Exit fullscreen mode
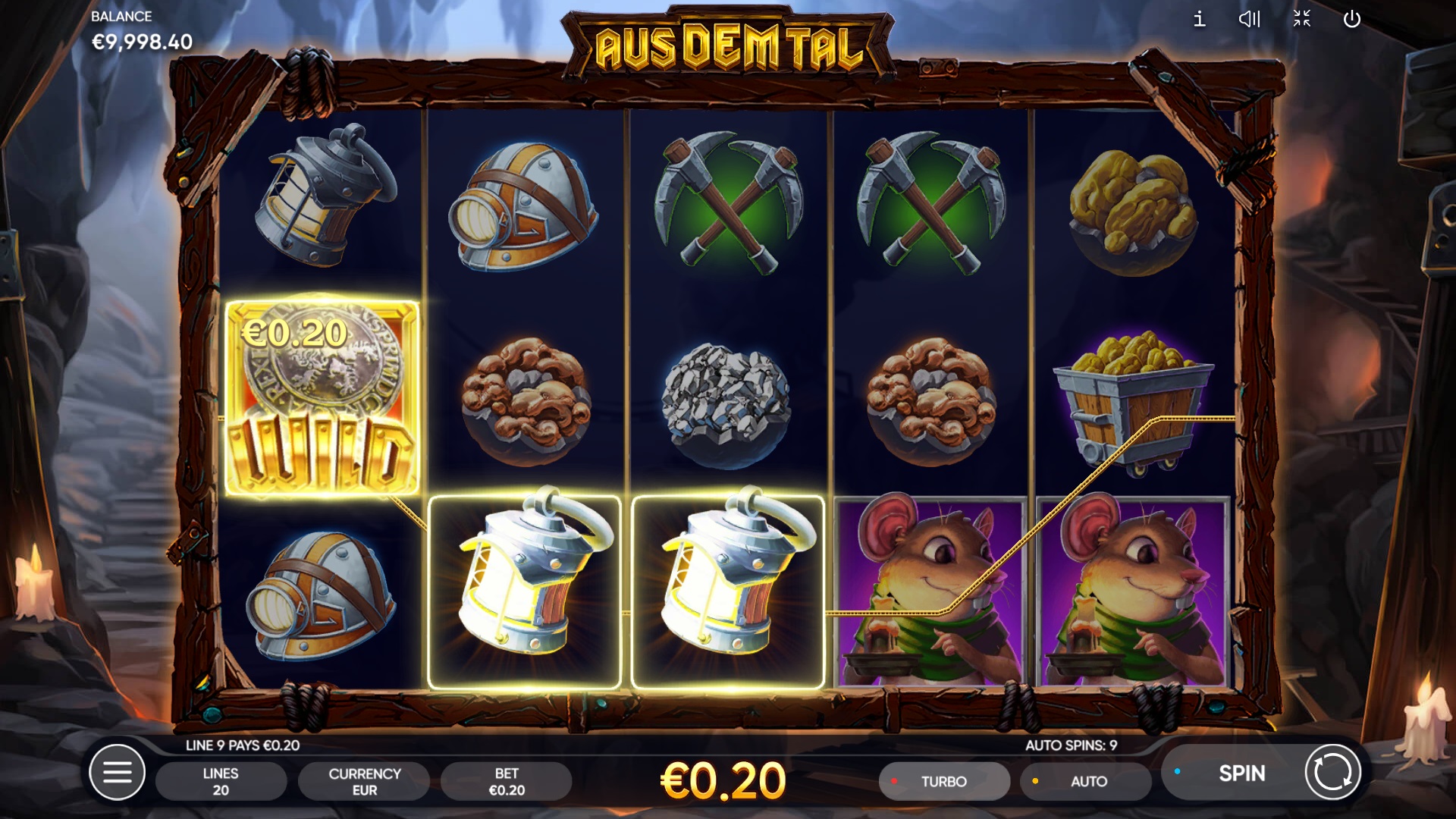The image size is (1456, 819). tap(1301, 19)
